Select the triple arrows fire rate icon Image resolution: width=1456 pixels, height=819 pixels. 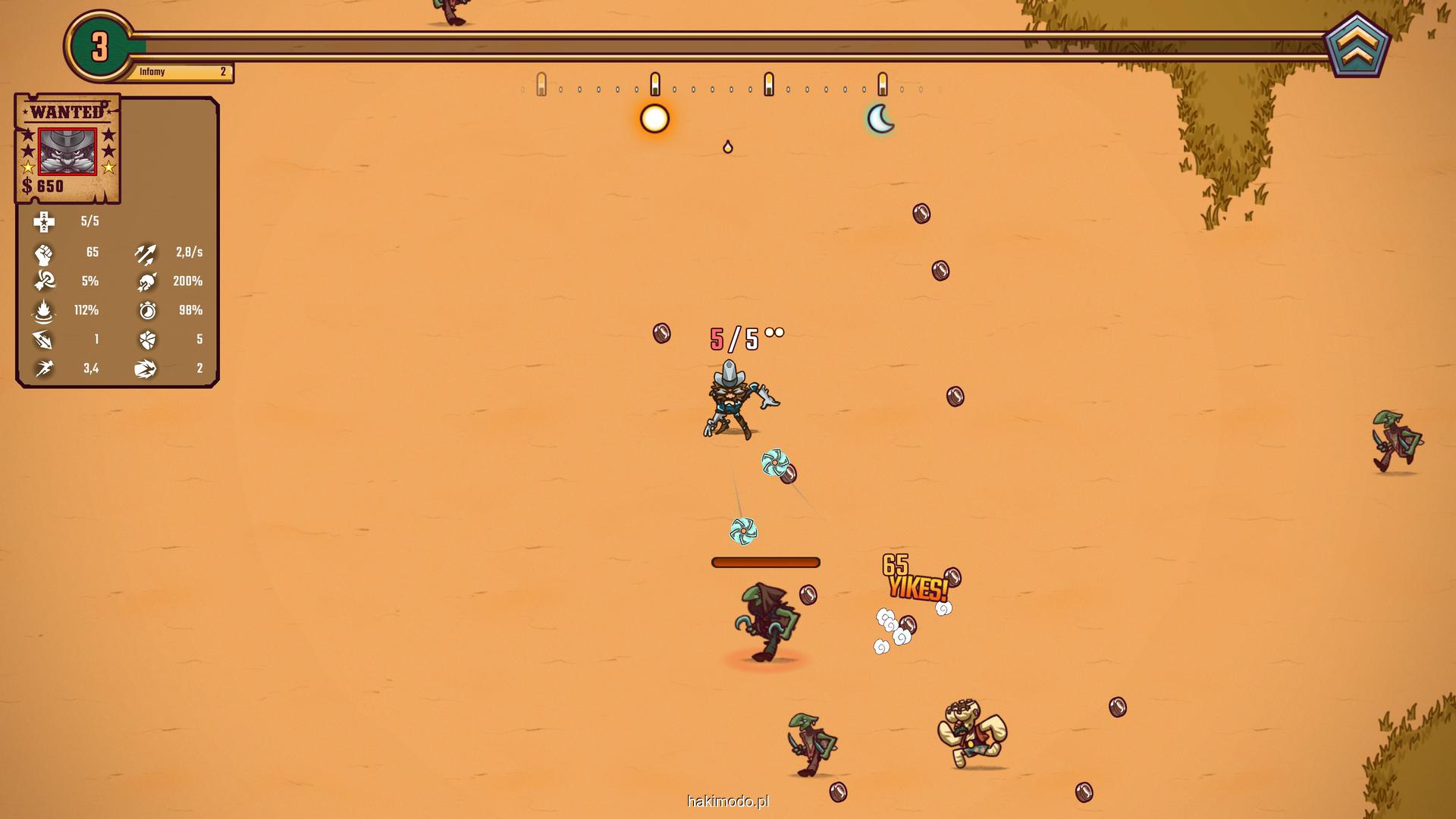146,253
